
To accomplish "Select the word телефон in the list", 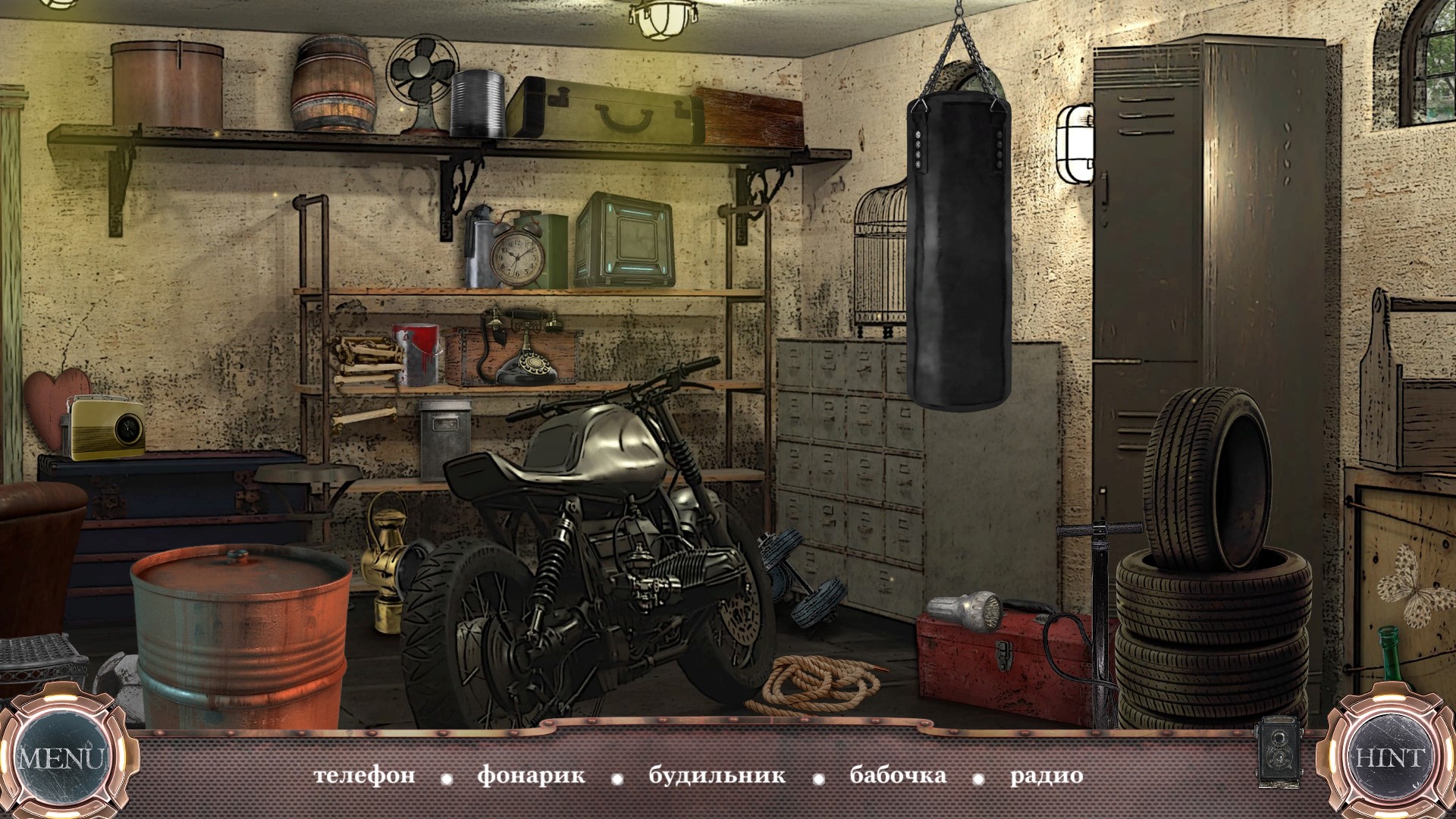I will 365,777.
